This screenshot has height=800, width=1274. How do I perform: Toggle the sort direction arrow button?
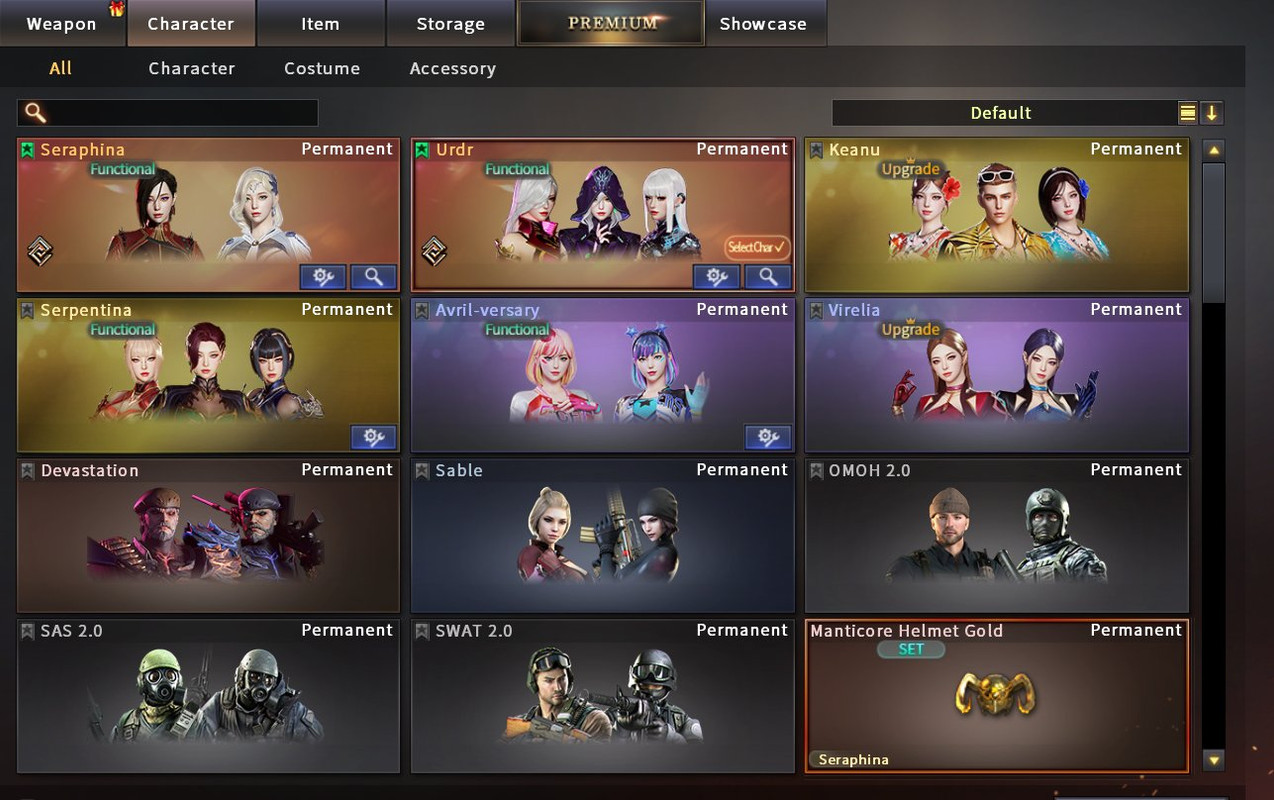[1212, 113]
